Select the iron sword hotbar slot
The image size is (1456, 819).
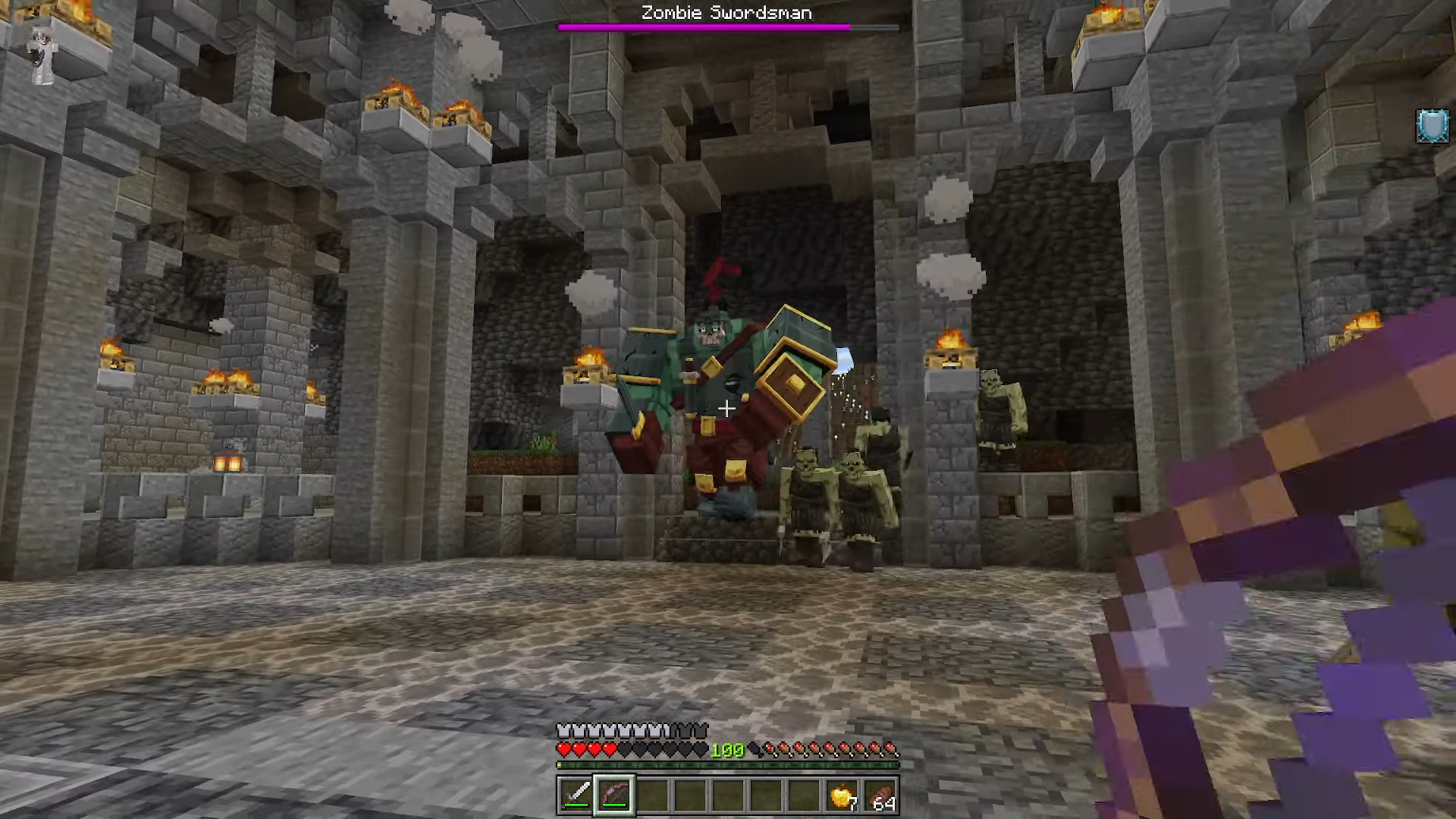(576, 795)
